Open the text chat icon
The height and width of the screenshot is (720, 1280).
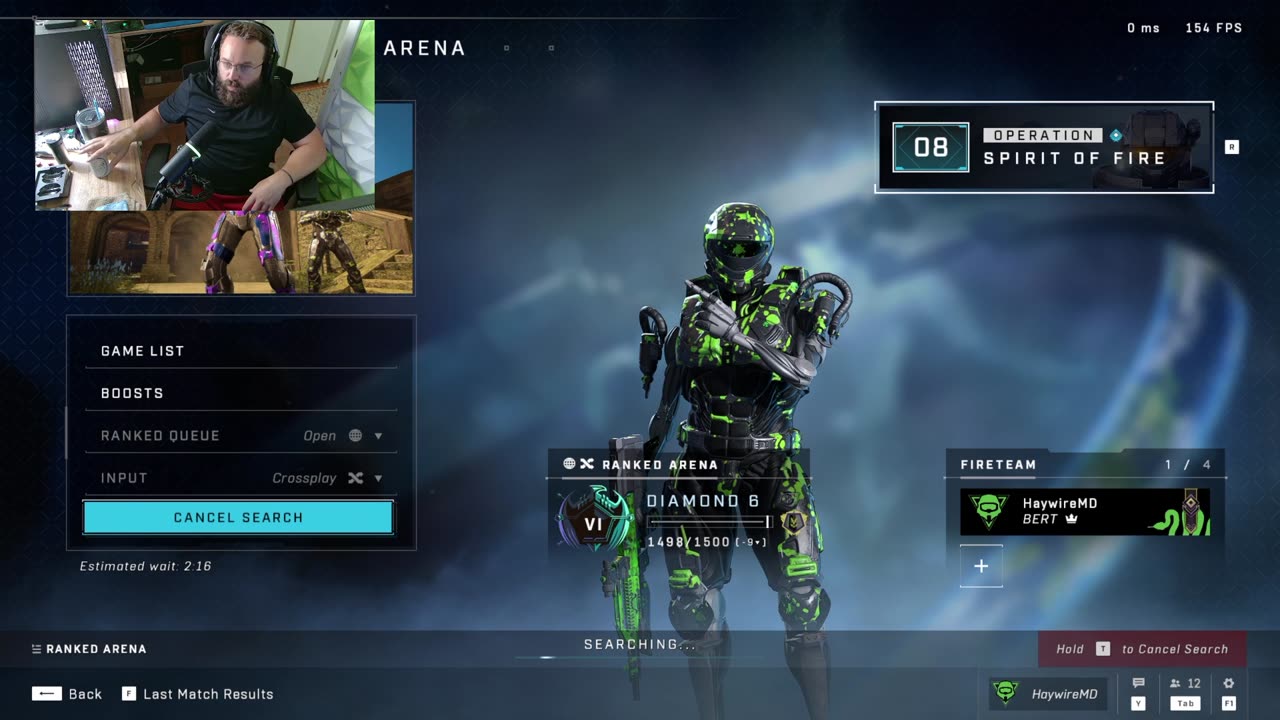click(1138, 685)
